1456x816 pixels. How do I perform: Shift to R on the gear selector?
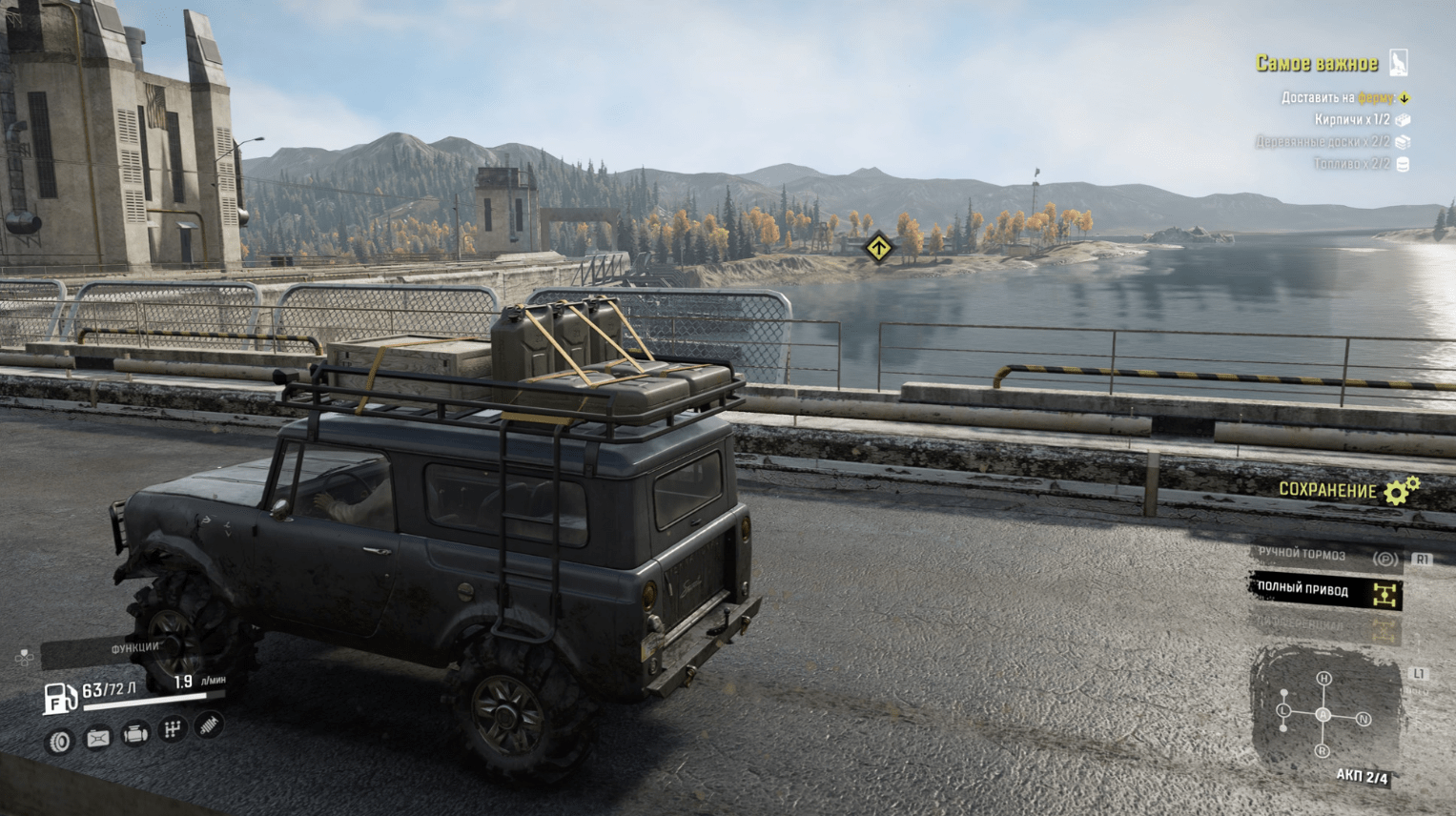point(1322,751)
